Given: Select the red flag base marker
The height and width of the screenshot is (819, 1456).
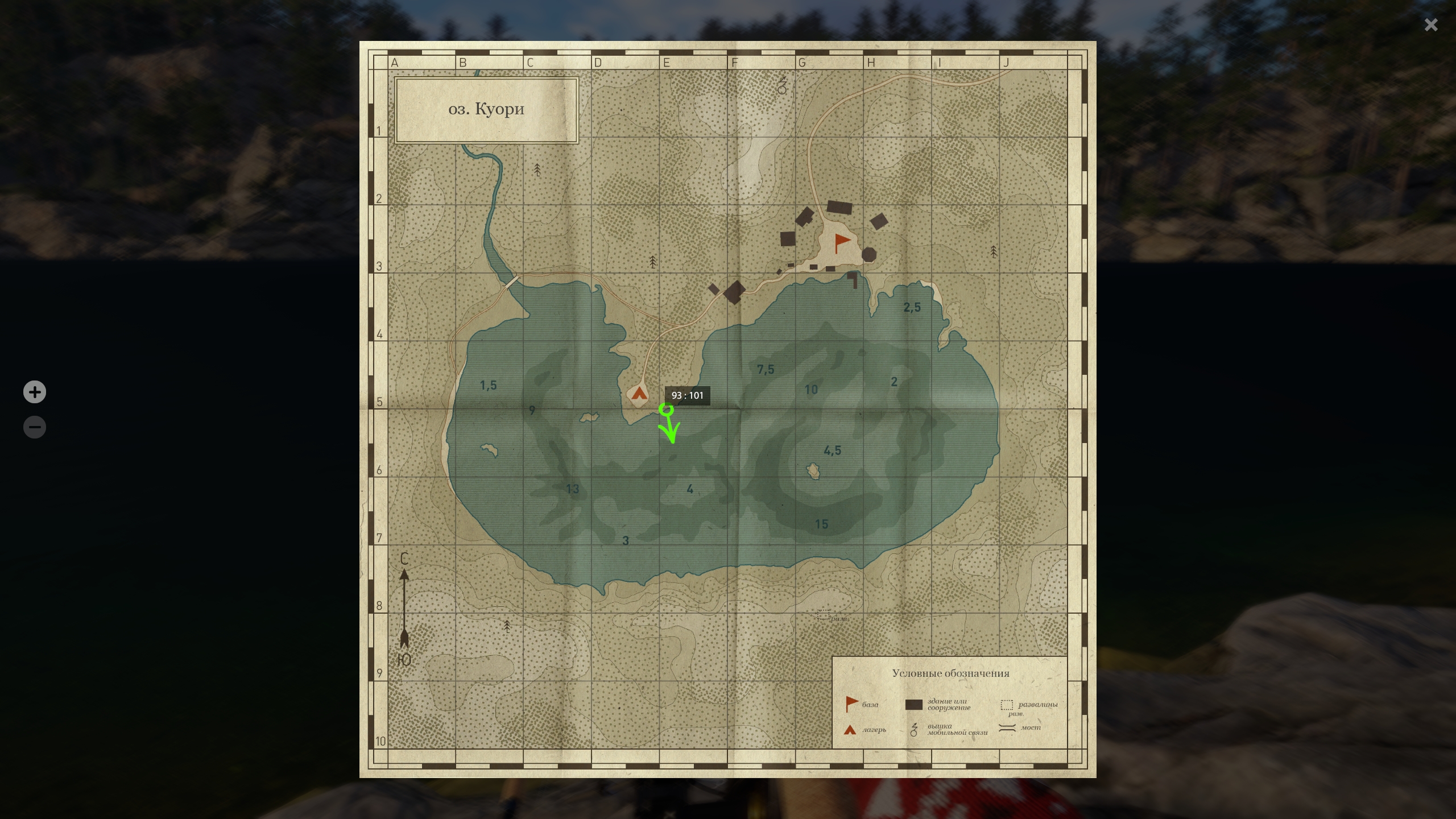Looking at the screenshot, I should (841, 242).
